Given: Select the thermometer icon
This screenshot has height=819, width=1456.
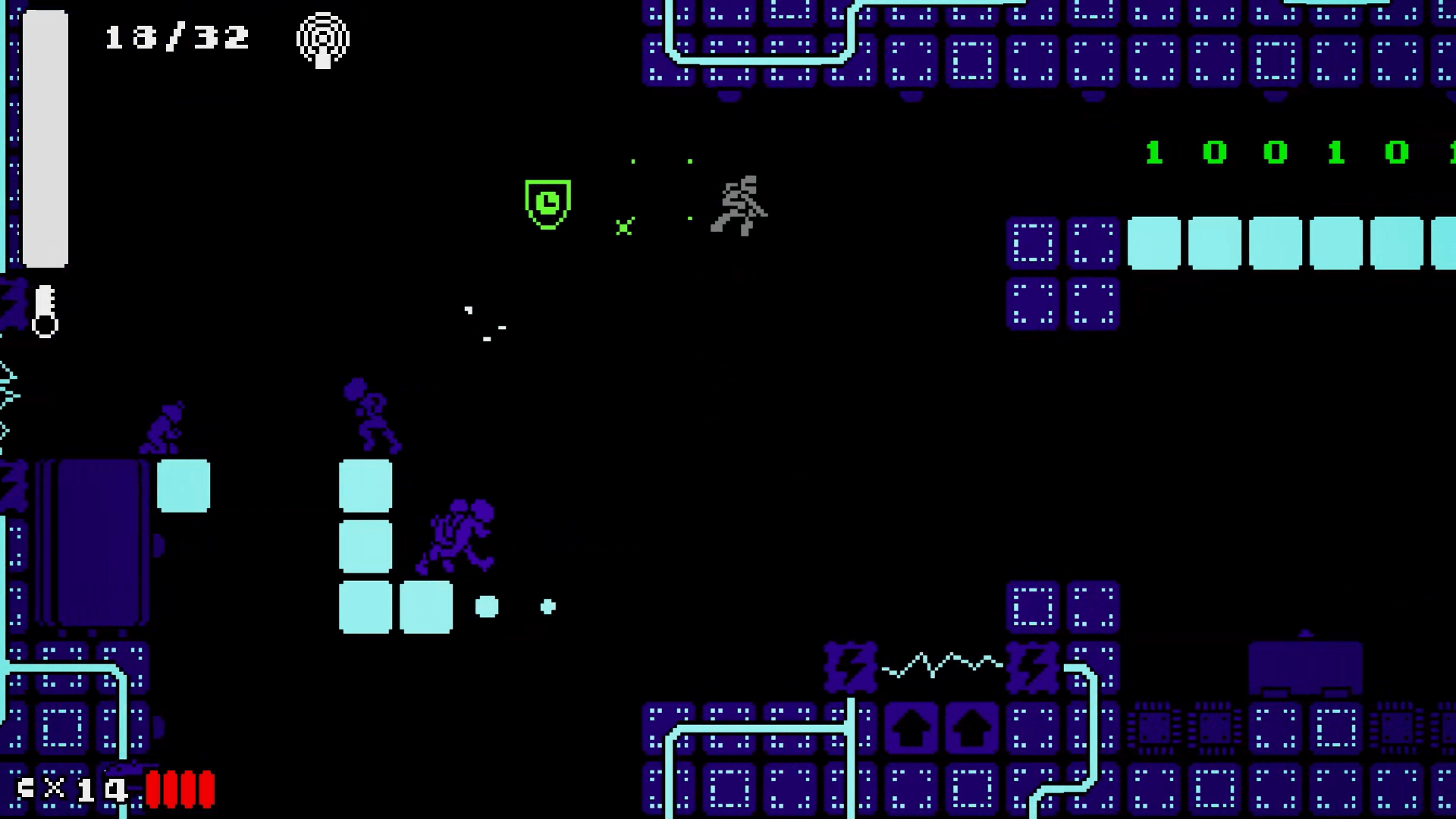Looking at the screenshot, I should click(x=45, y=311).
